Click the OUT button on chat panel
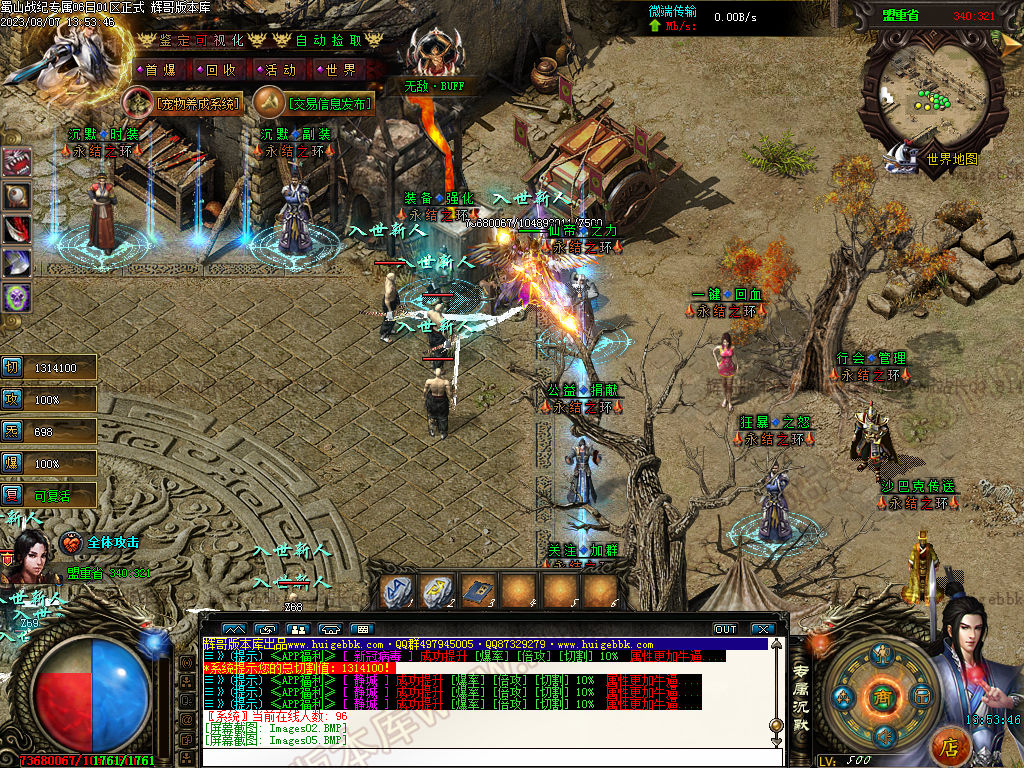This screenshot has width=1024, height=768. [725, 629]
